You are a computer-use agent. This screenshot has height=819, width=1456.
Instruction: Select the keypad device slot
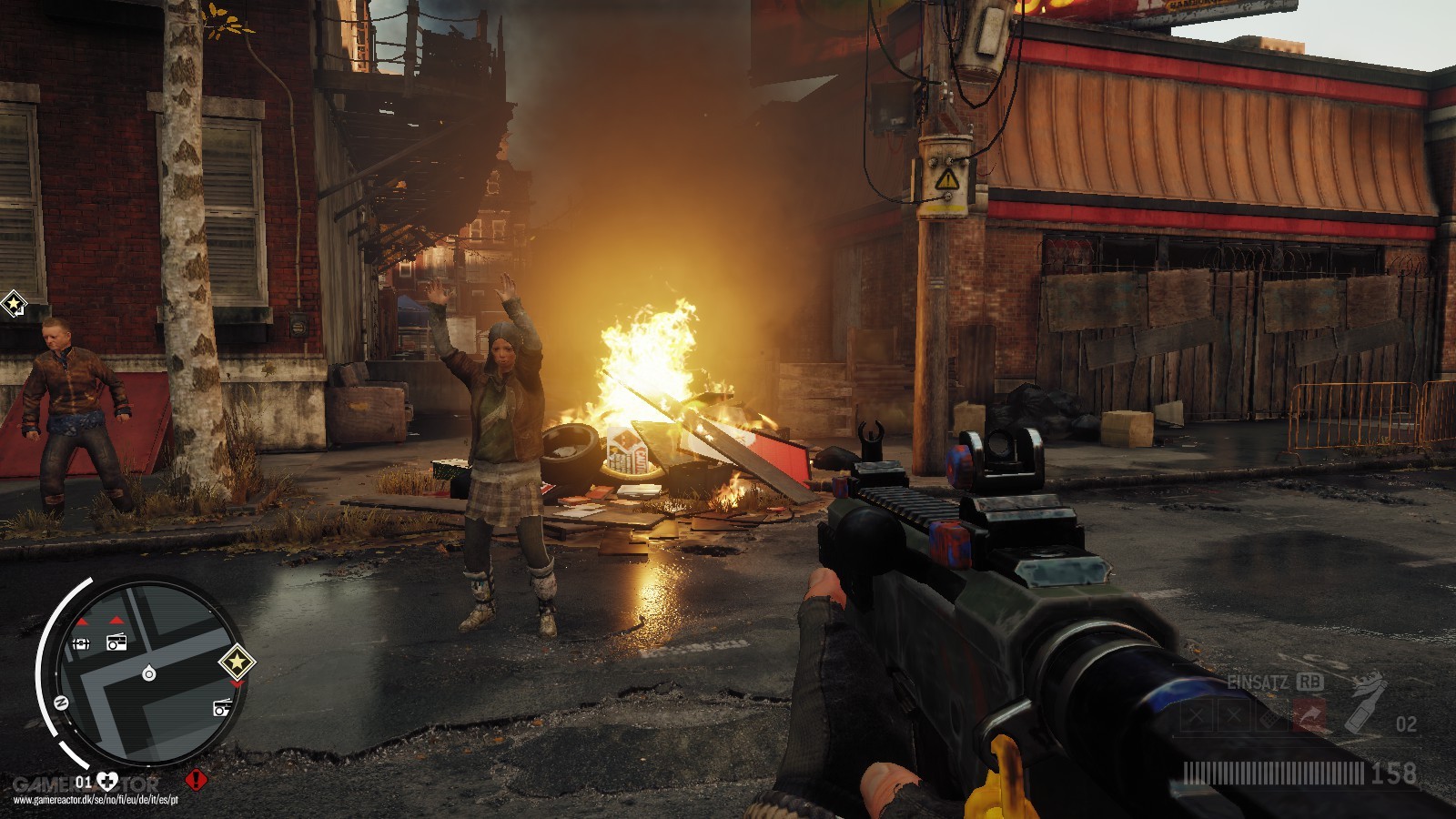click(1269, 718)
